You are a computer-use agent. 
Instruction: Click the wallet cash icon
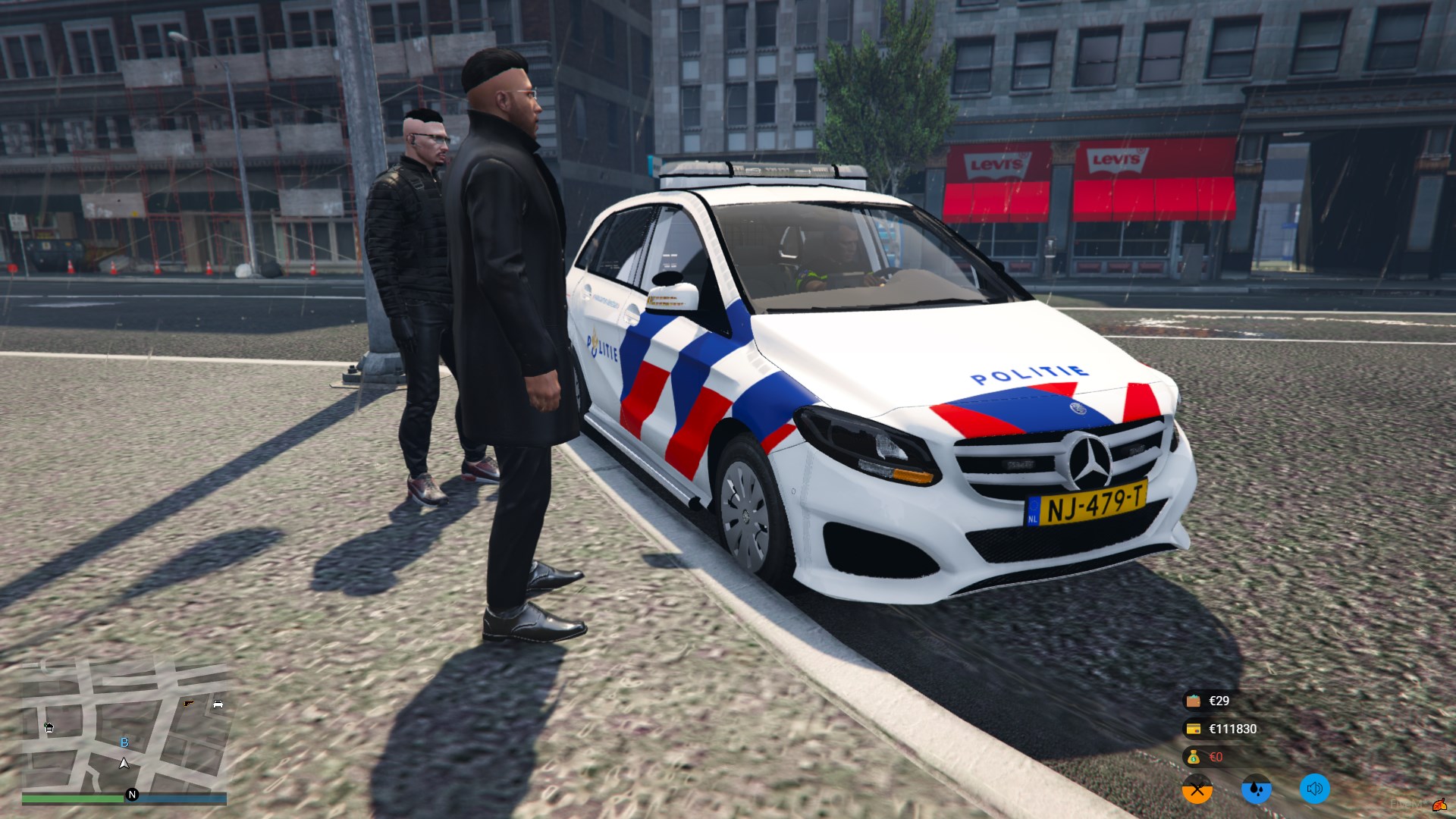click(1194, 701)
